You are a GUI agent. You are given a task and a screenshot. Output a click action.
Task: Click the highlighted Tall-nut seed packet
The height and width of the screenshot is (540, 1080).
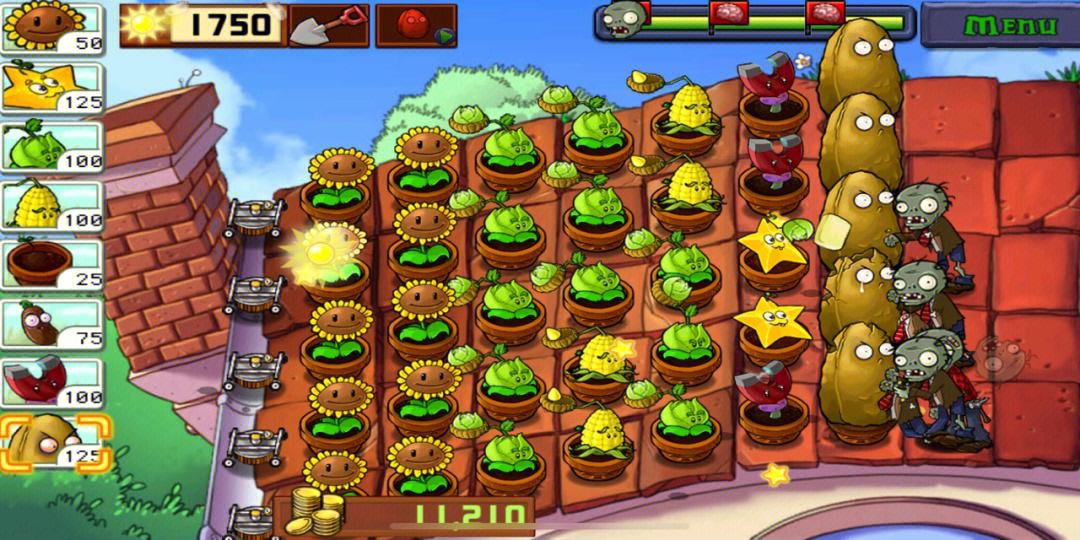pos(54,442)
